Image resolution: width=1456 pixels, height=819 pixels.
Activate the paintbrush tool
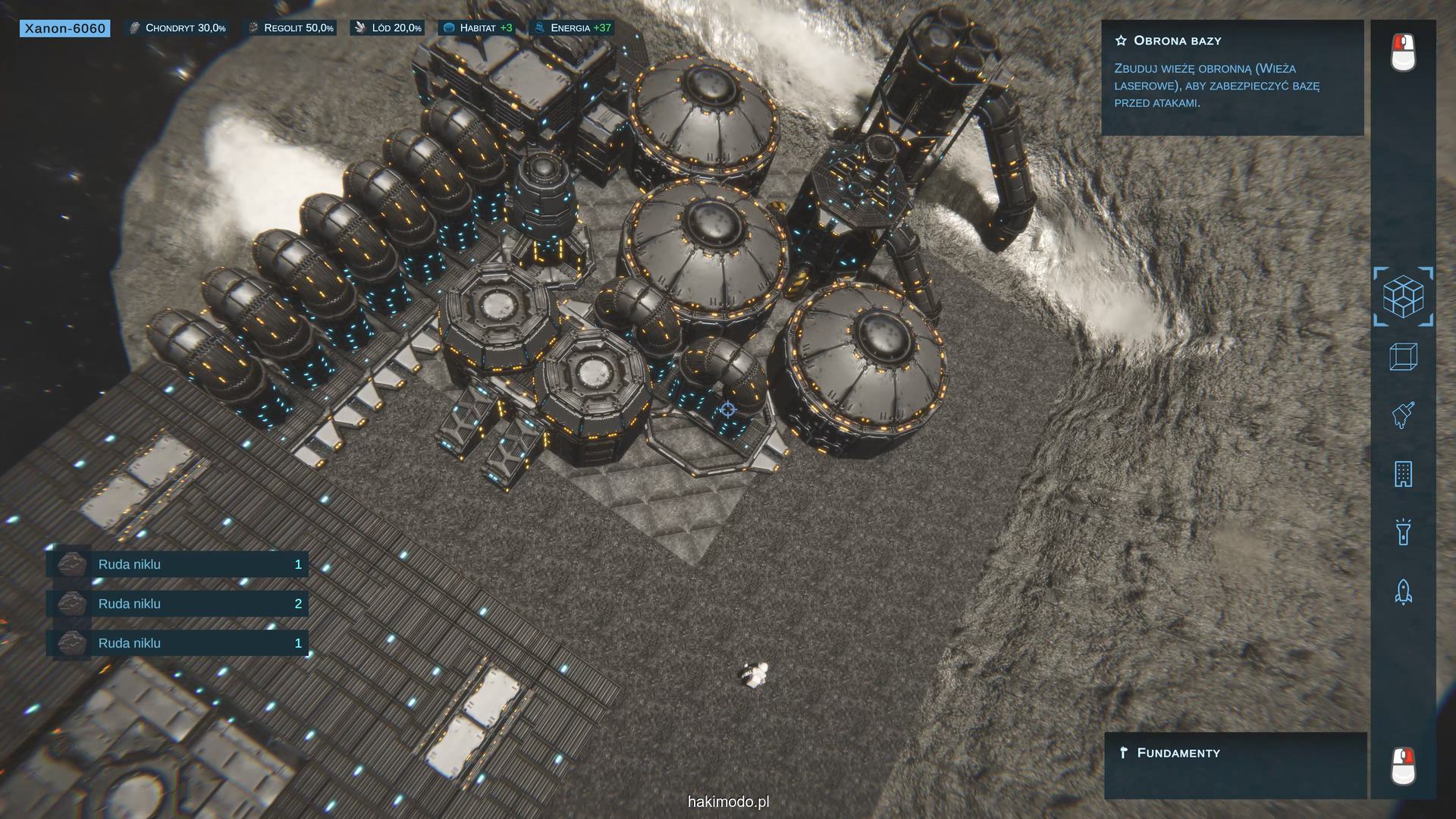click(x=1403, y=416)
